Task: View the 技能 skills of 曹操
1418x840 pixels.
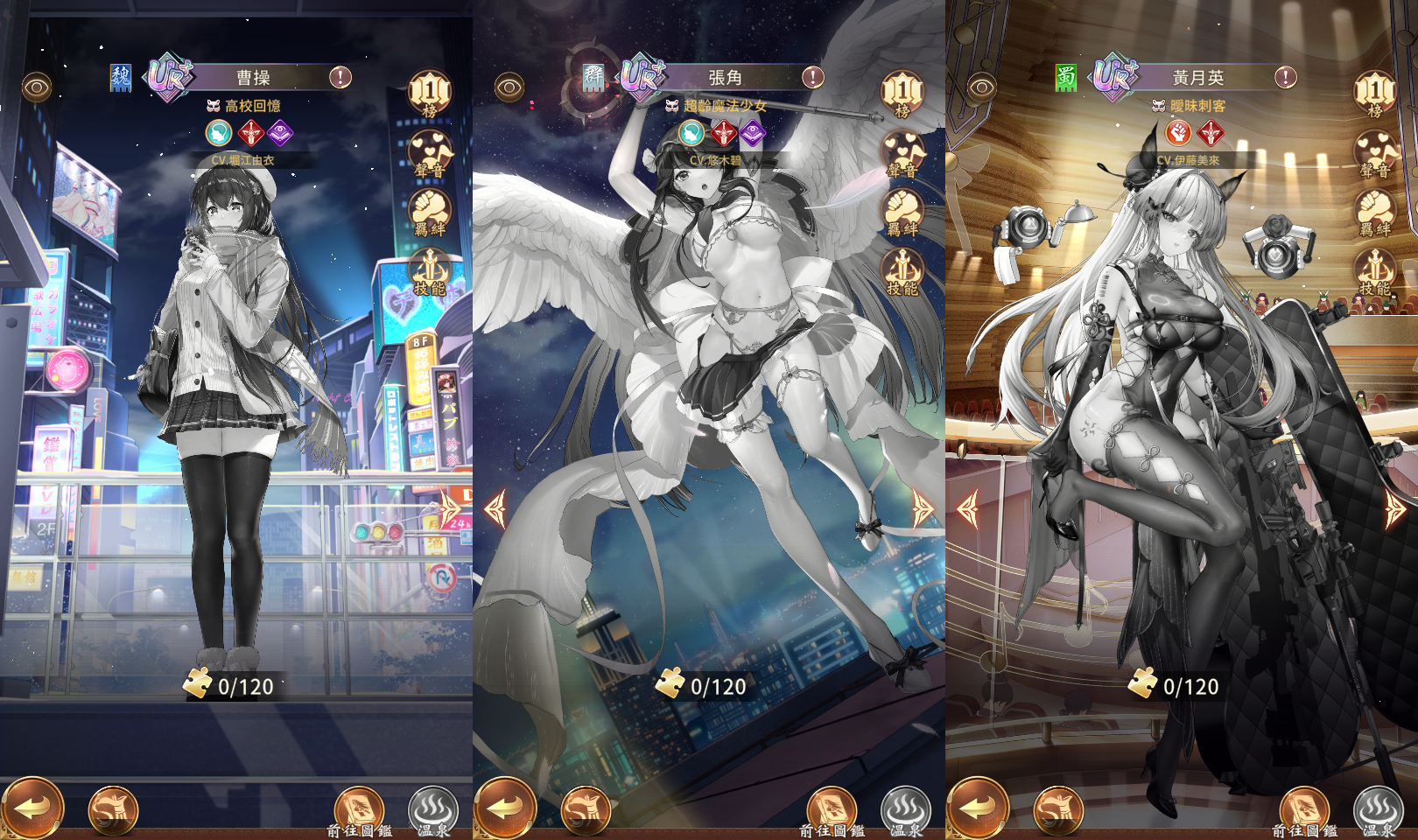Action: [x=430, y=271]
